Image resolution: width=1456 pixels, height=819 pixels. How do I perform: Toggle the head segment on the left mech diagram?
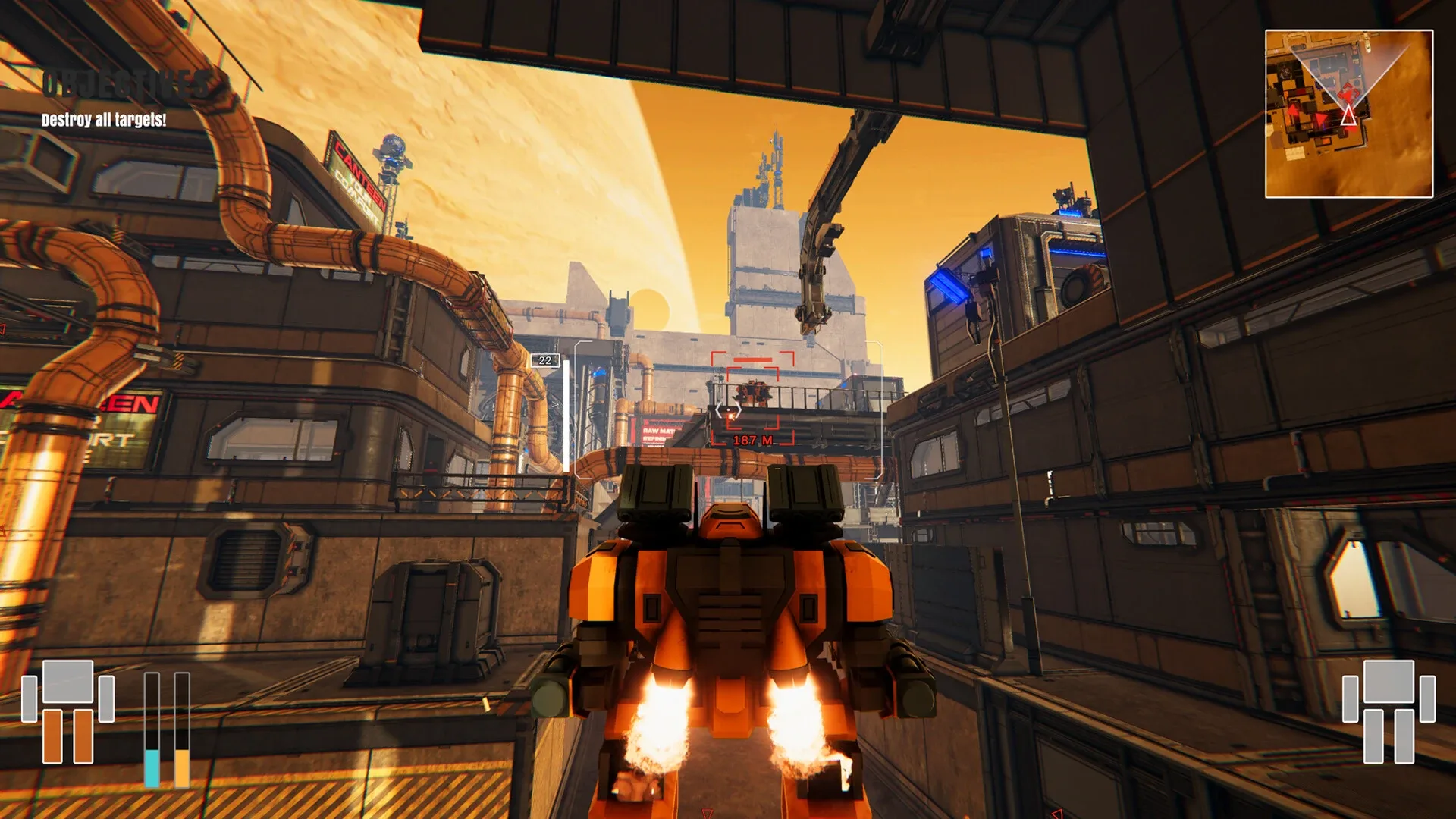(x=68, y=673)
